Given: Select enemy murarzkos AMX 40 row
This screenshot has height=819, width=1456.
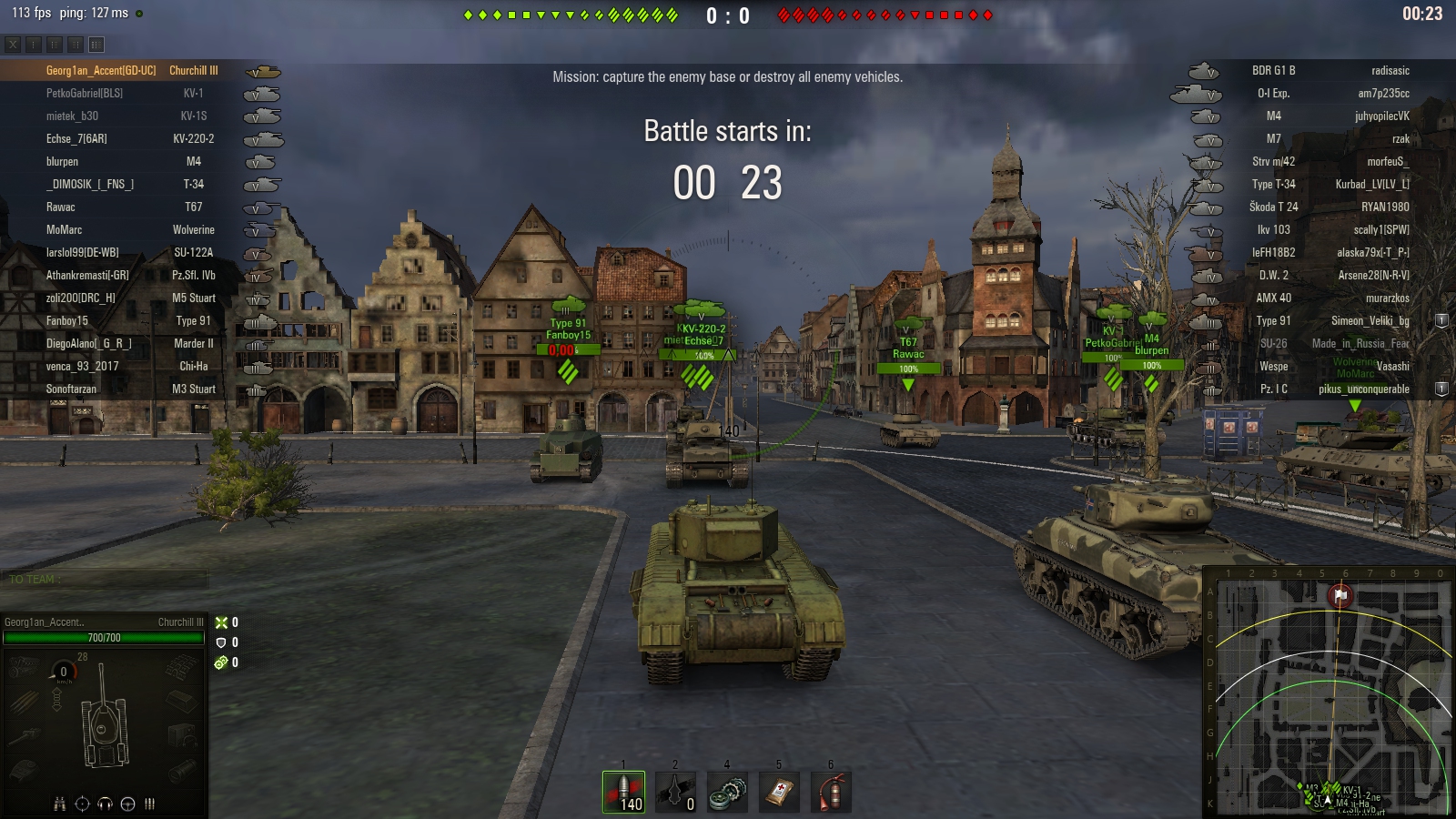Looking at the screenshot, I should point(1329,298).
